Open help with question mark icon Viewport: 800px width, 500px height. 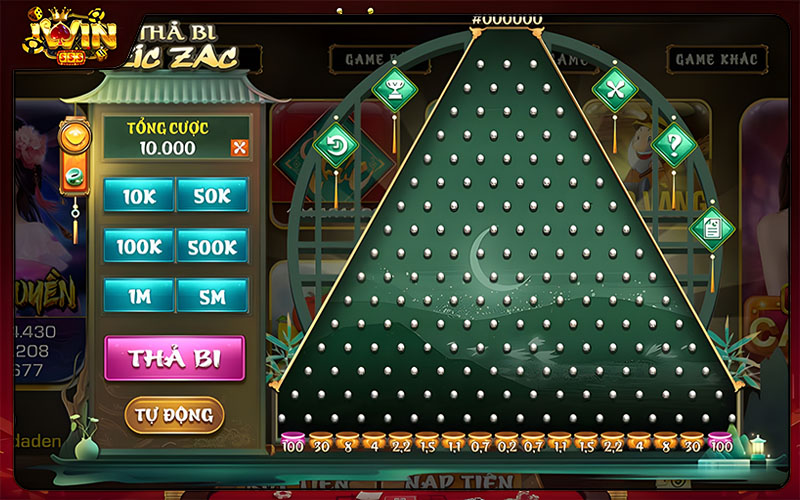tap(674, 145)
